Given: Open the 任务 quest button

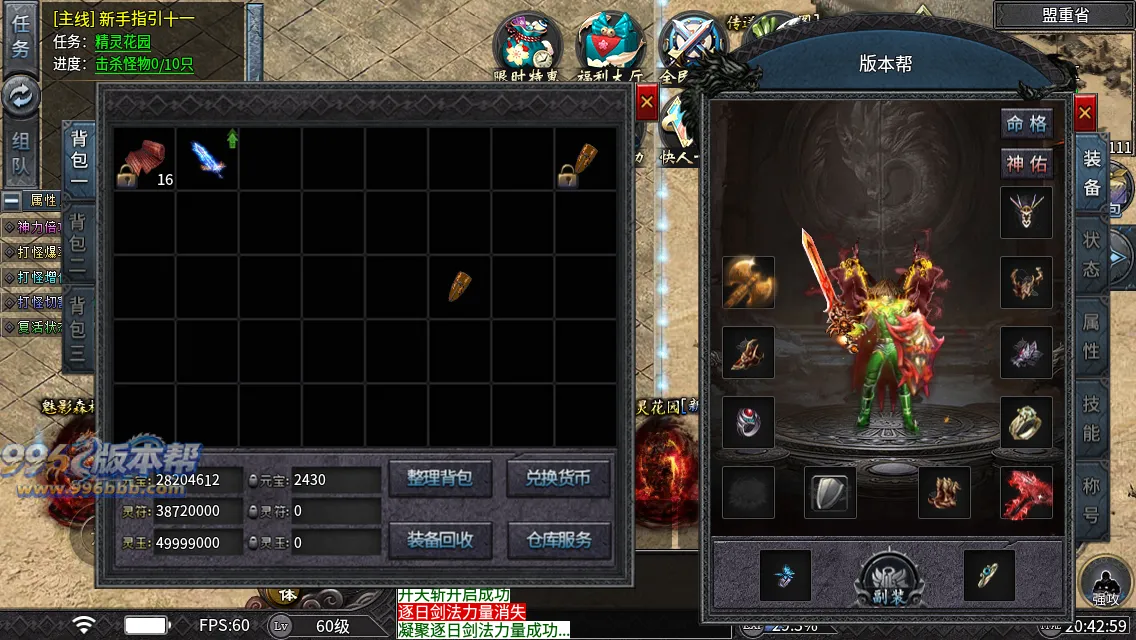Looking at the screenshot, I should (20, 36).
